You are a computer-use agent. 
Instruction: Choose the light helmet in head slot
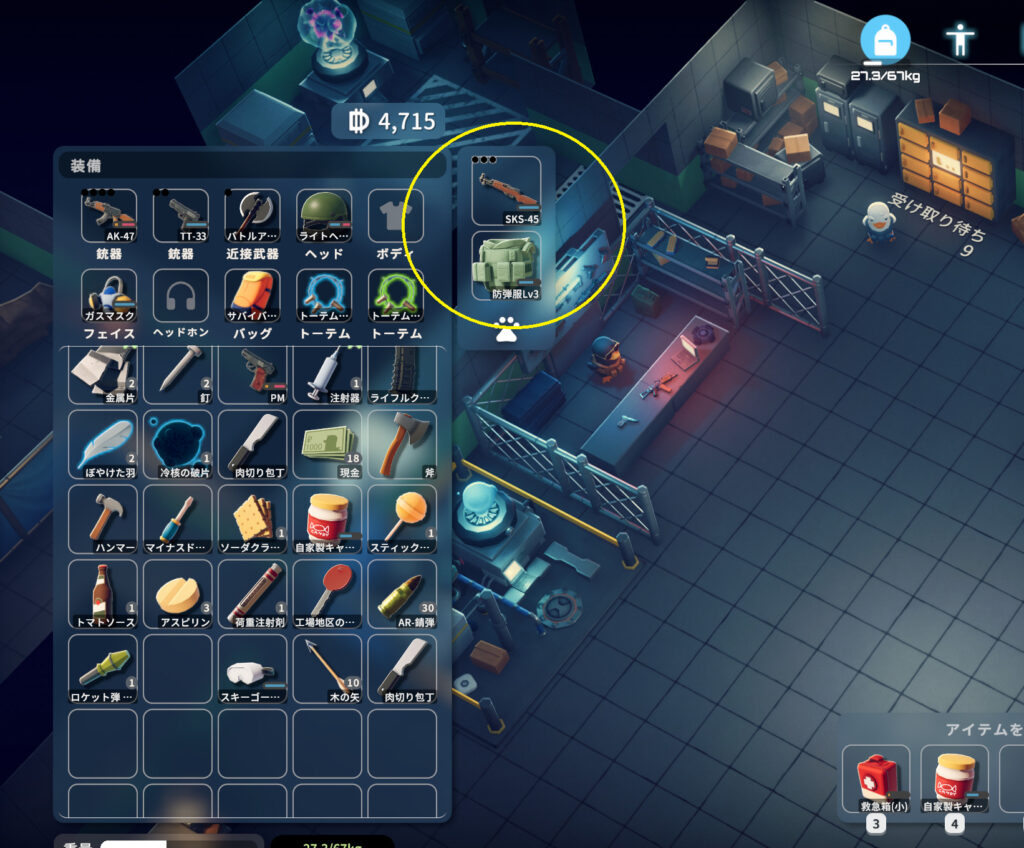coord(324,215)
